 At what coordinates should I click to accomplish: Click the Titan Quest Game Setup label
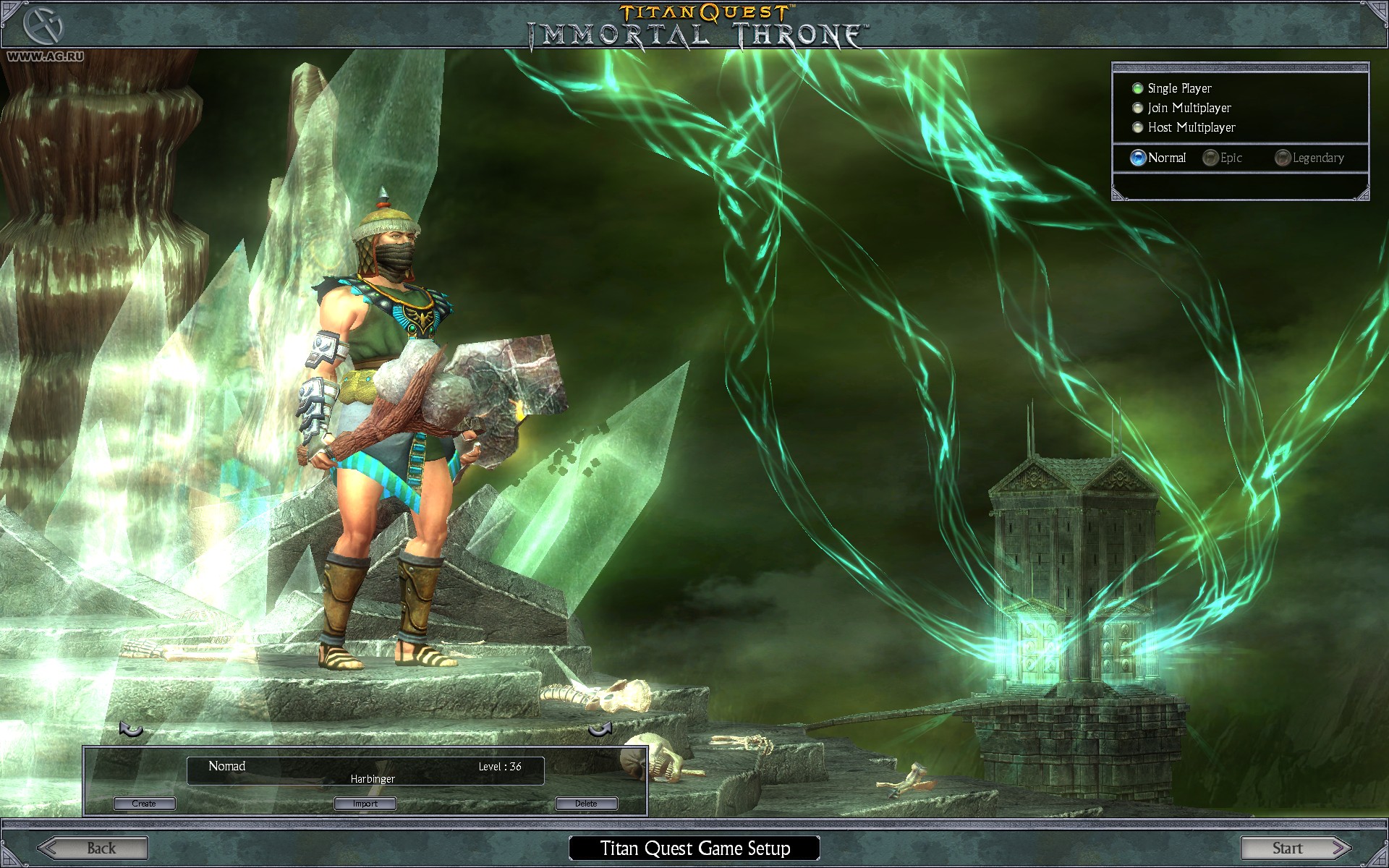(694, 848)
